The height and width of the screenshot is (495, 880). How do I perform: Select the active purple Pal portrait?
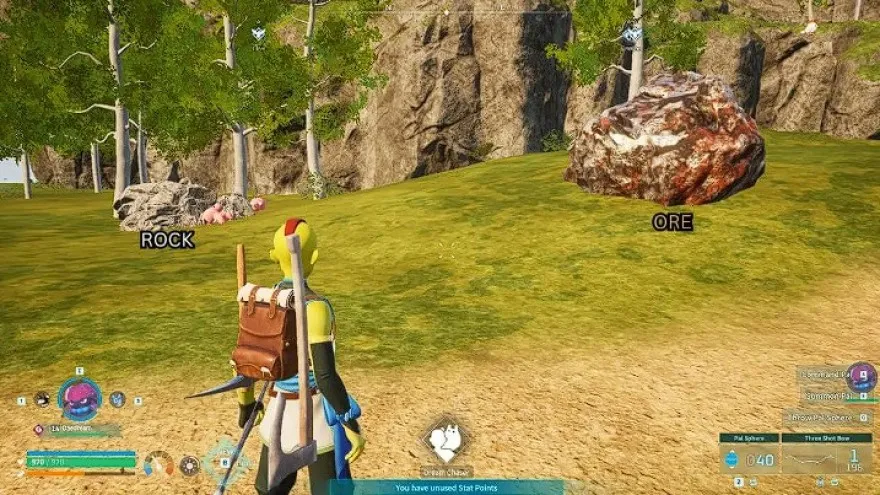click(79, 399)
